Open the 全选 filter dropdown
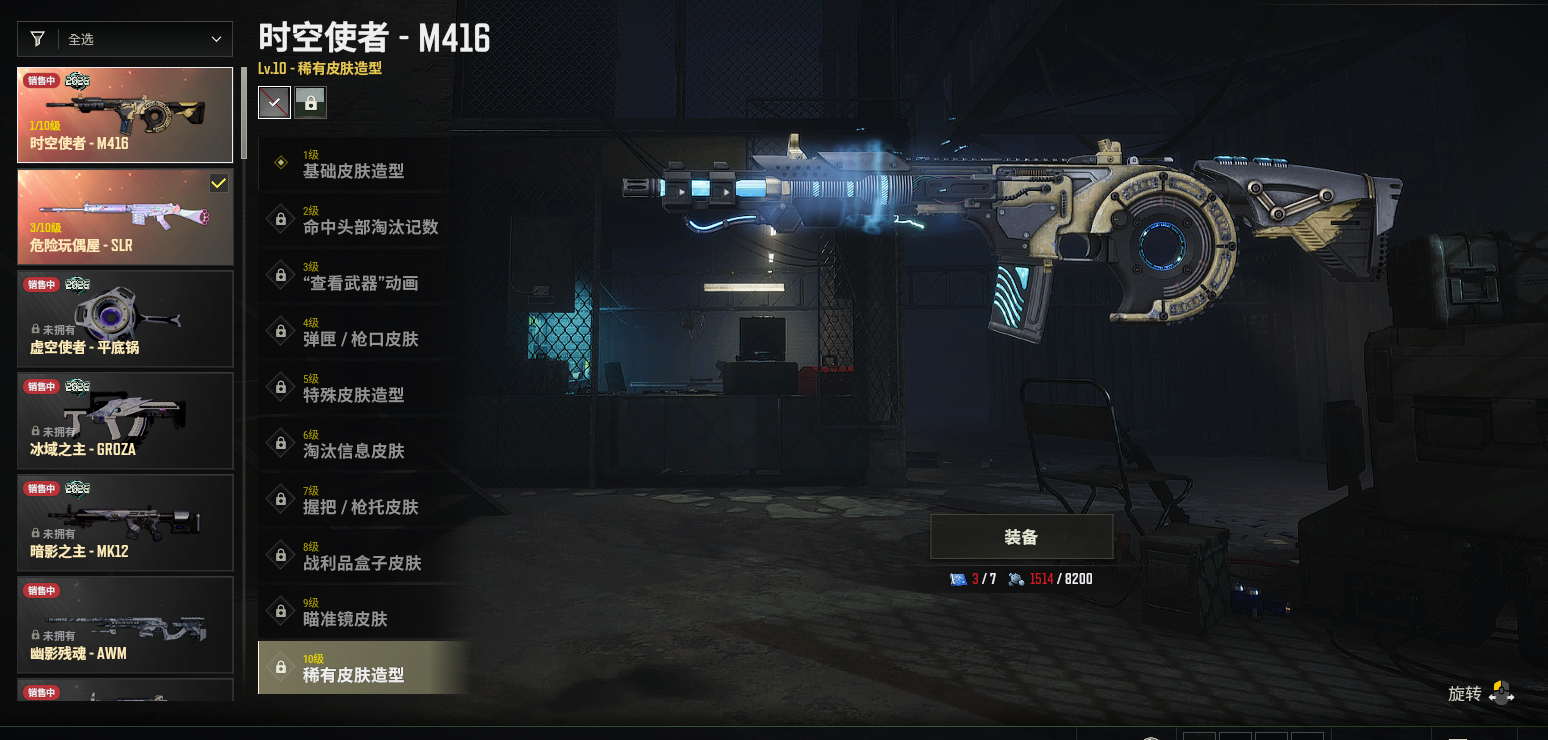 pyautogui.click(x=125, y=39)
